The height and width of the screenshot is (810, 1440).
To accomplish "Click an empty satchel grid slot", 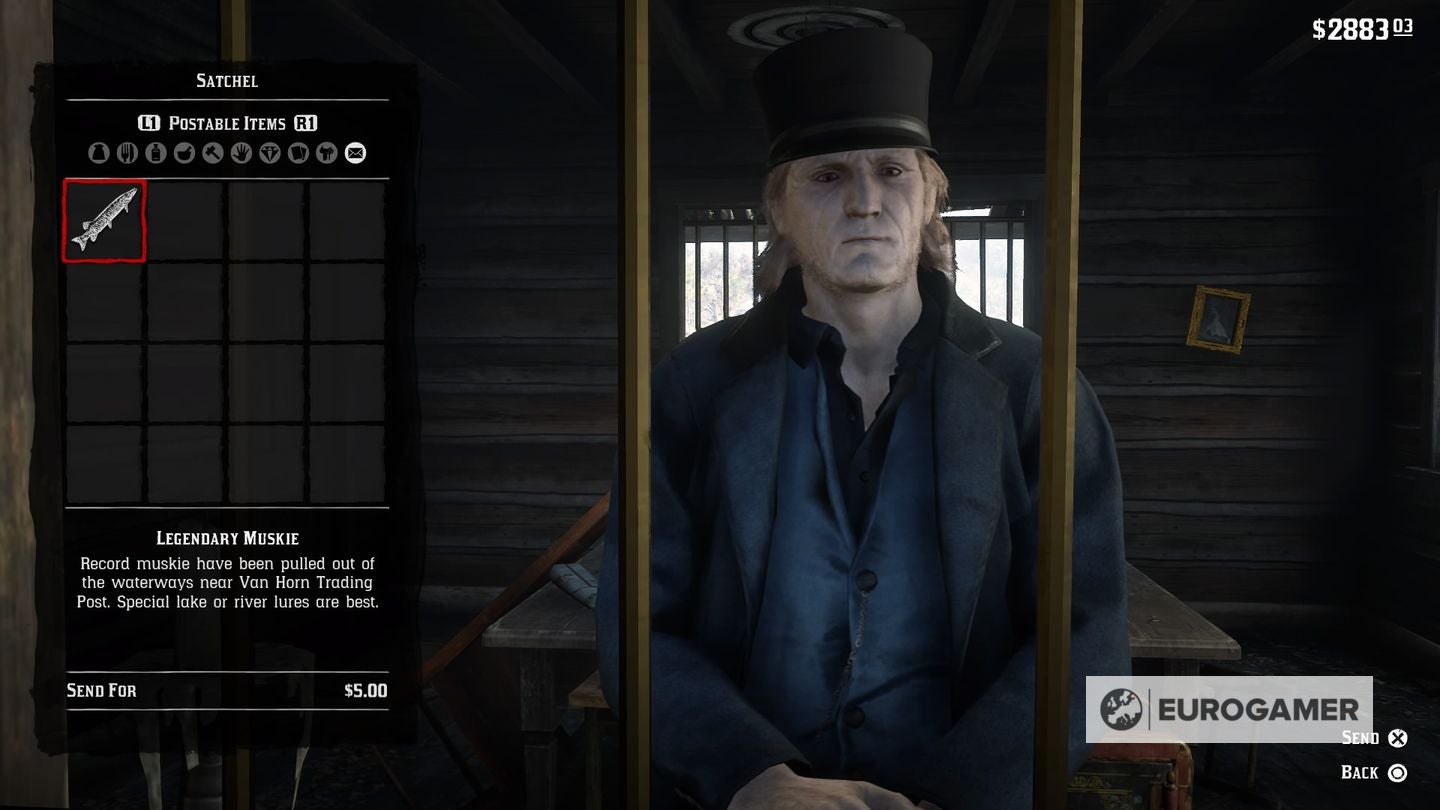I will click(183, 220).
